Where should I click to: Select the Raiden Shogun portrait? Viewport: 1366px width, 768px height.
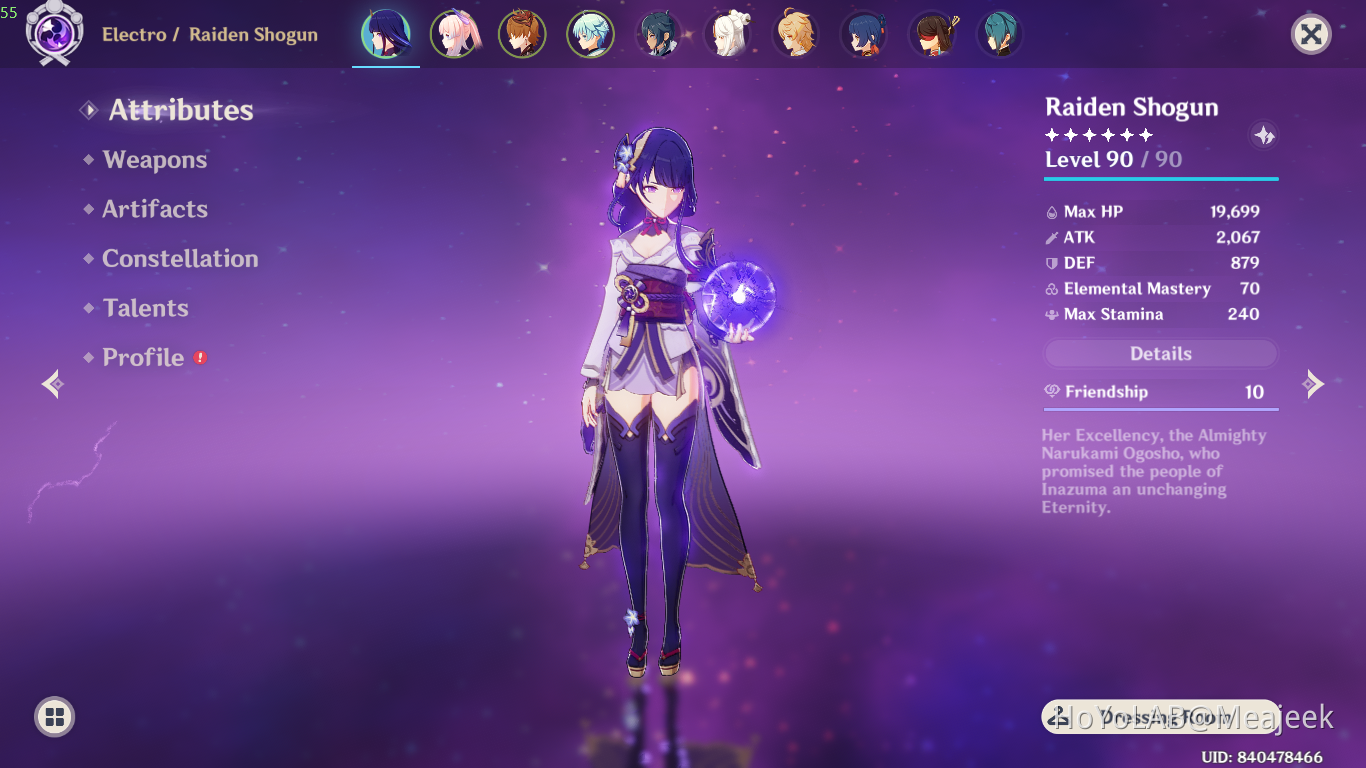tap(386, 35)
